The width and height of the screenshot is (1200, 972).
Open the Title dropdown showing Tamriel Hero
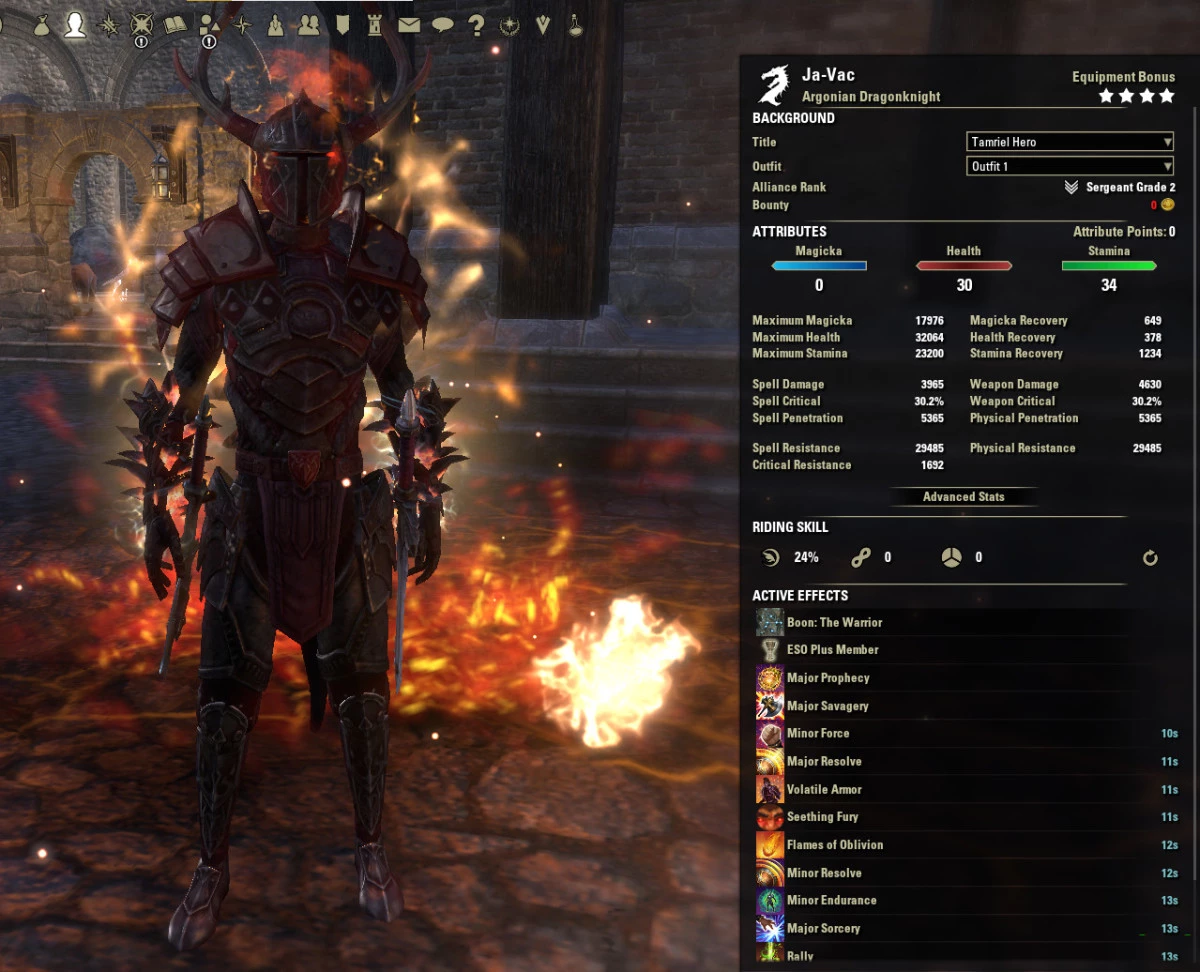[x=1069, y=142]
